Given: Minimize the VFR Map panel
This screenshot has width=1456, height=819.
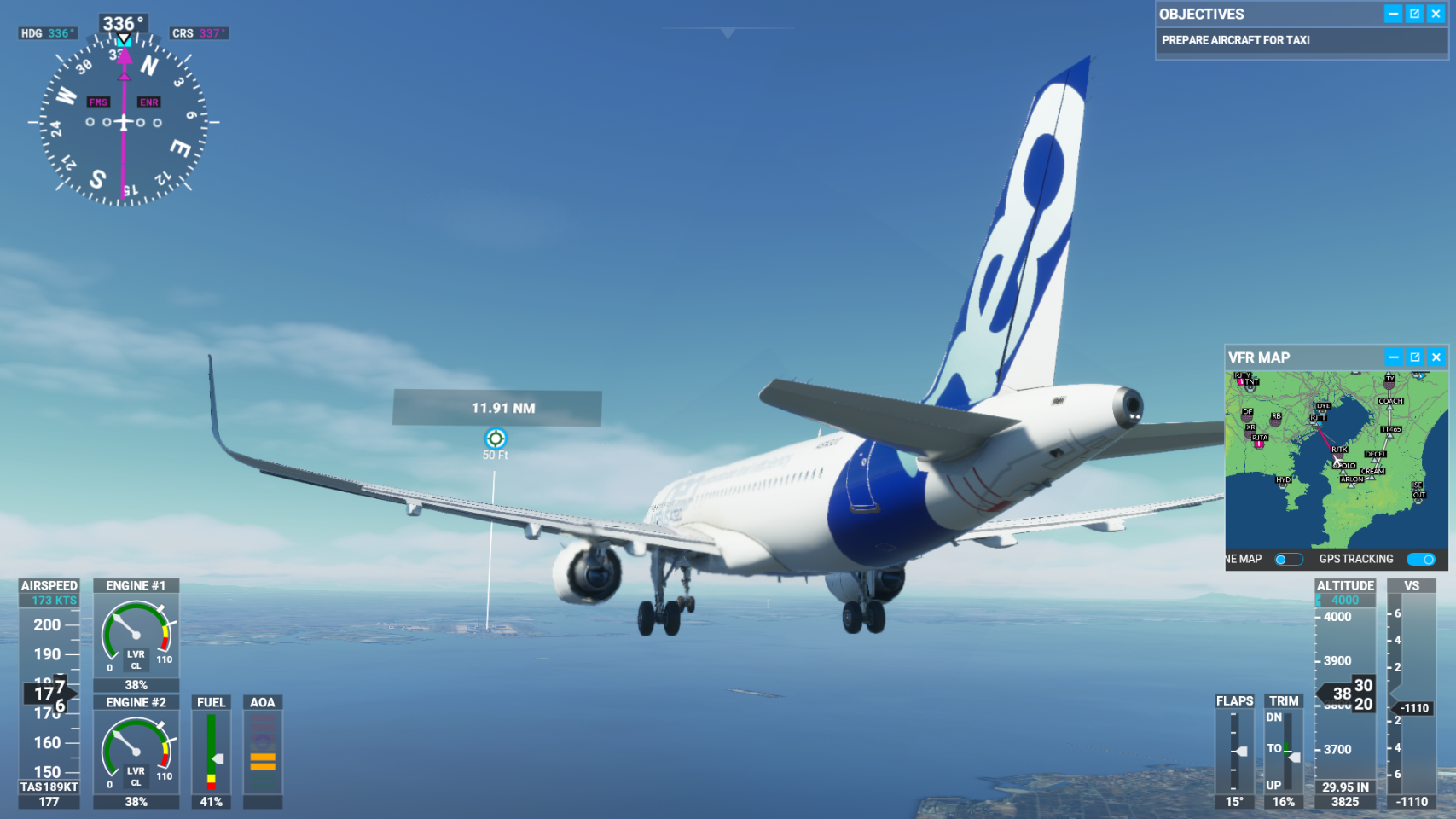Looking at the screenshot, I should point(1394,357).
